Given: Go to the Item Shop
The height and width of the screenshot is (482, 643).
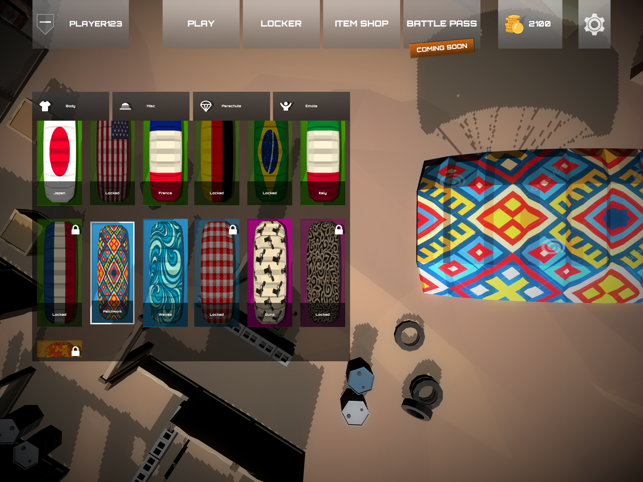Looking at the screenshot, I should 361,24.
